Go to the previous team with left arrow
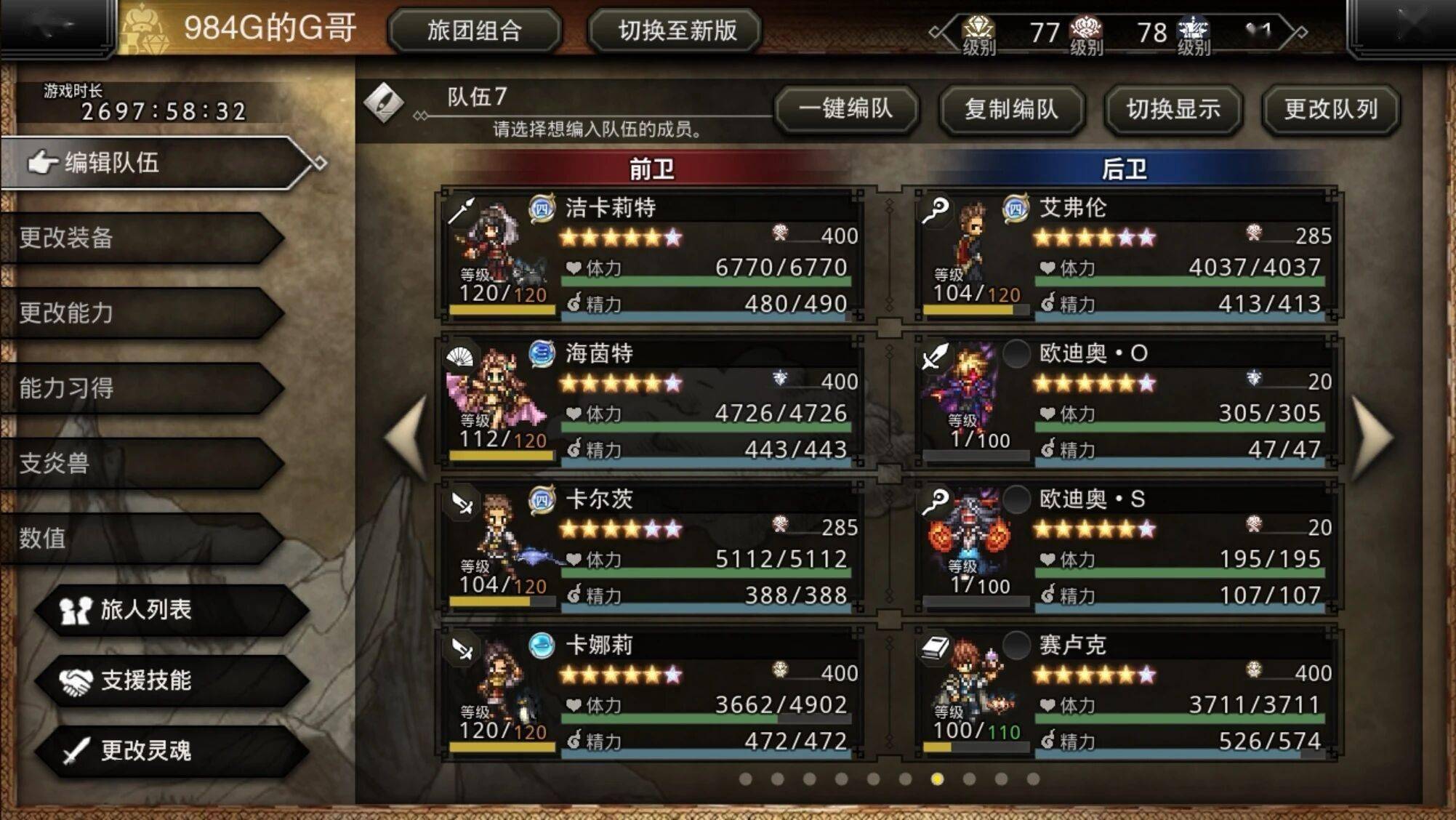The image size is (1456, 820). [x=407, y=438]
